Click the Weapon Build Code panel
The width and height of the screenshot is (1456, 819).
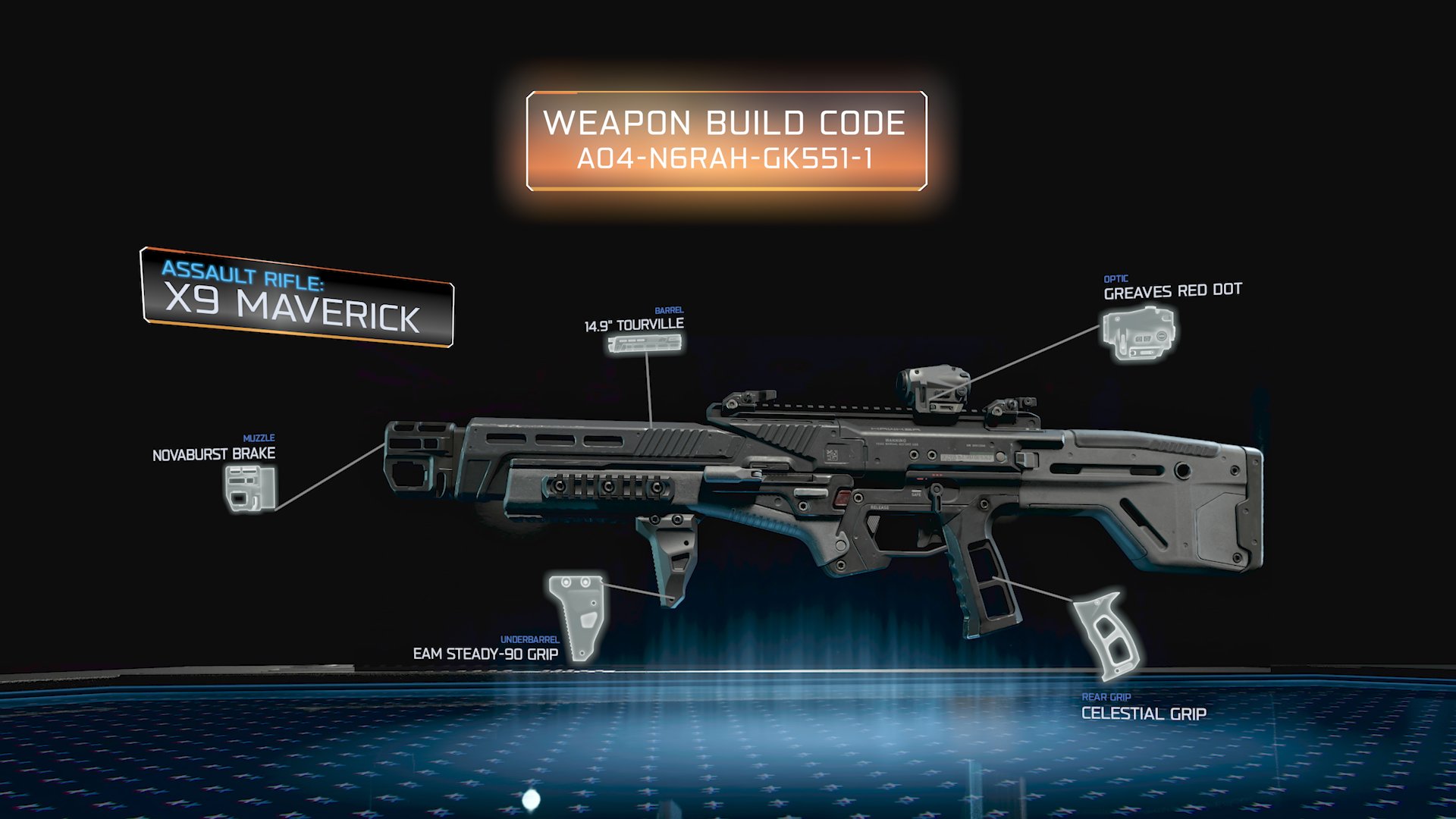(726, 141)
